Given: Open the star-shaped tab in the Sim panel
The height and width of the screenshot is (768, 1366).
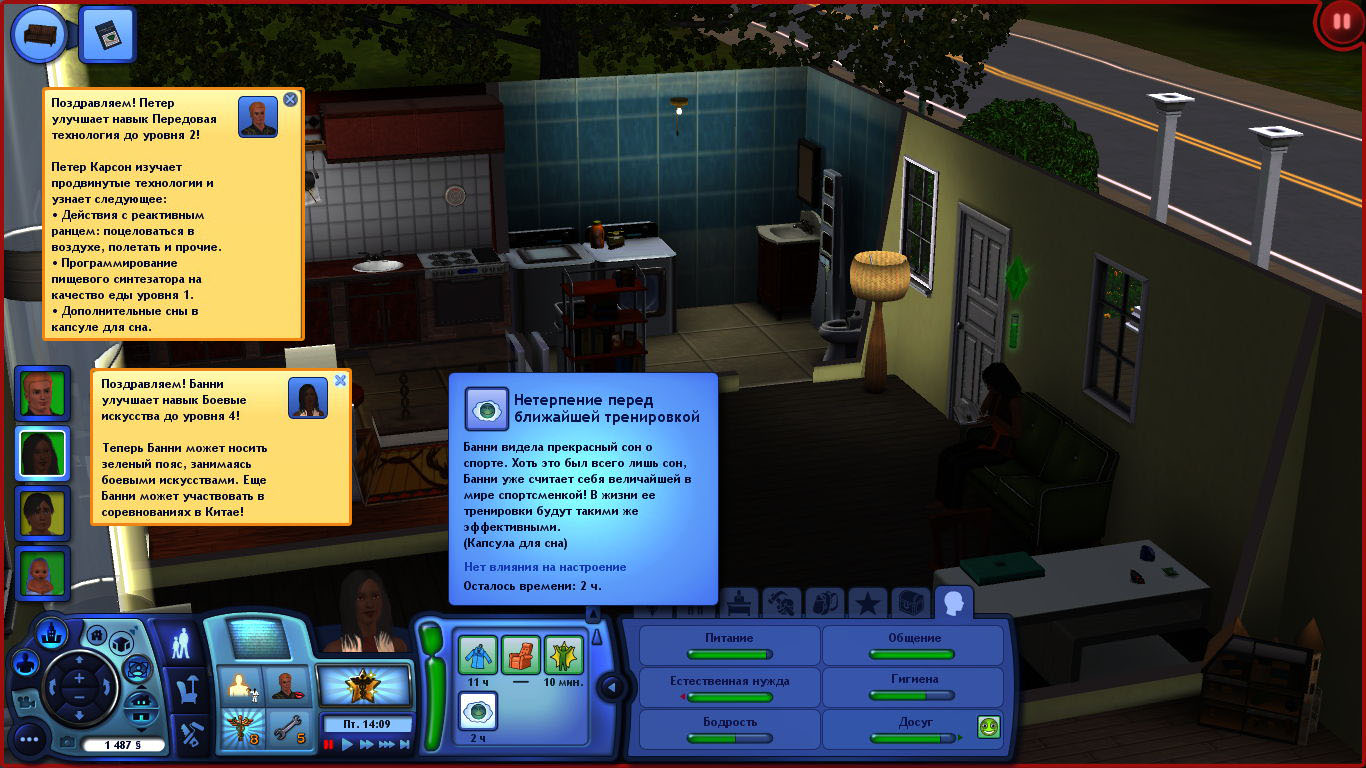Looking at the screenshot, I should coord(867,603).
